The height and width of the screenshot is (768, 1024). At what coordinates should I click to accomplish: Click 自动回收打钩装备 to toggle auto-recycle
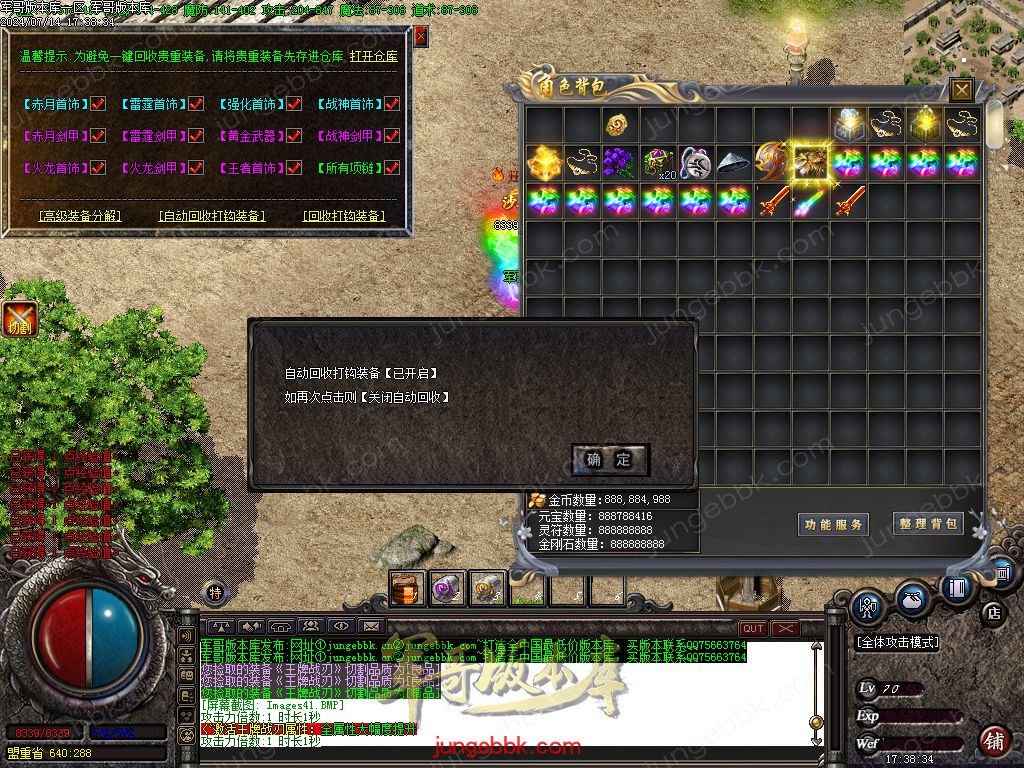coord(212,215)
